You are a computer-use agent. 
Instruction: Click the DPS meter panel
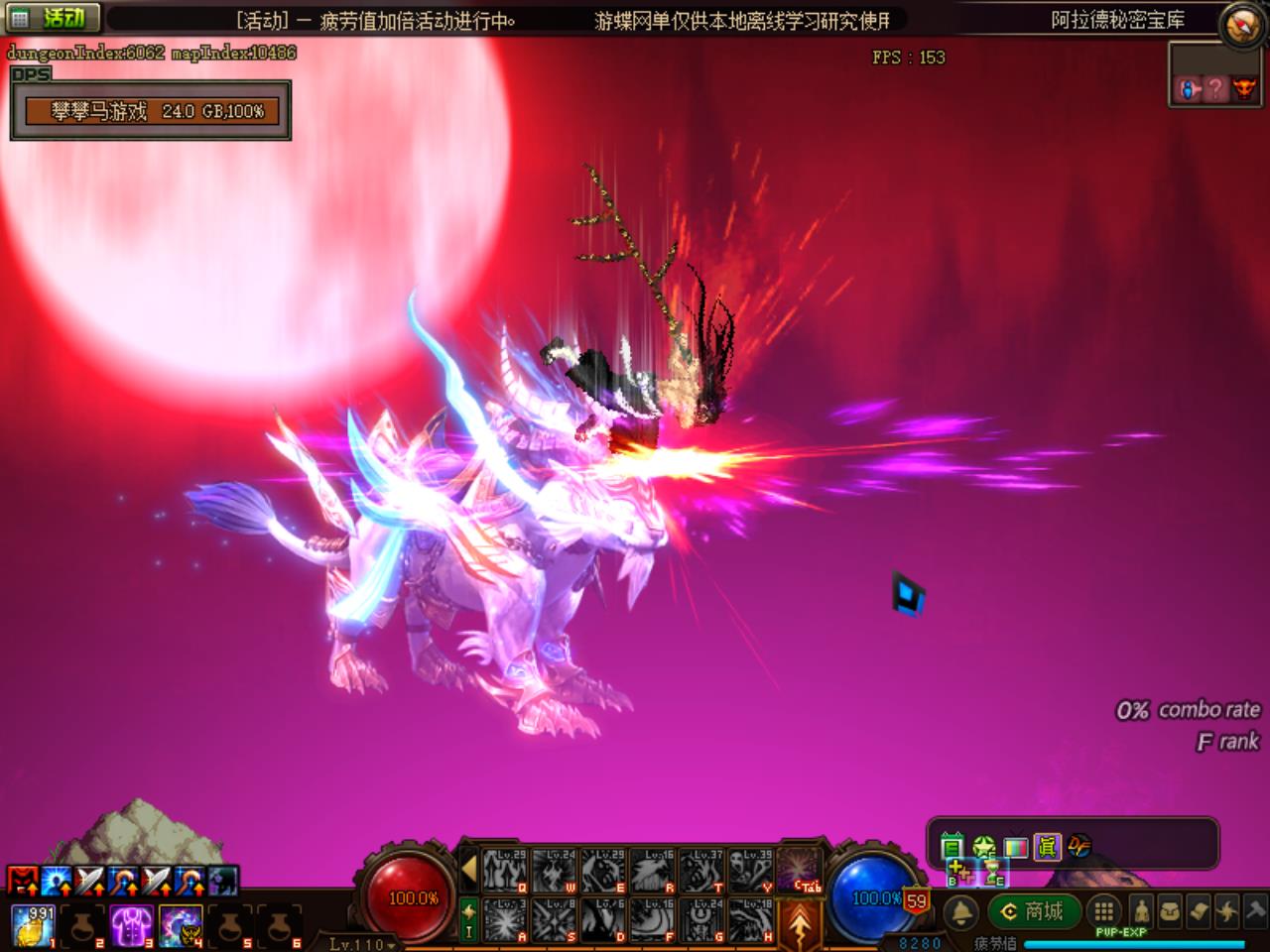pos(151,111)
